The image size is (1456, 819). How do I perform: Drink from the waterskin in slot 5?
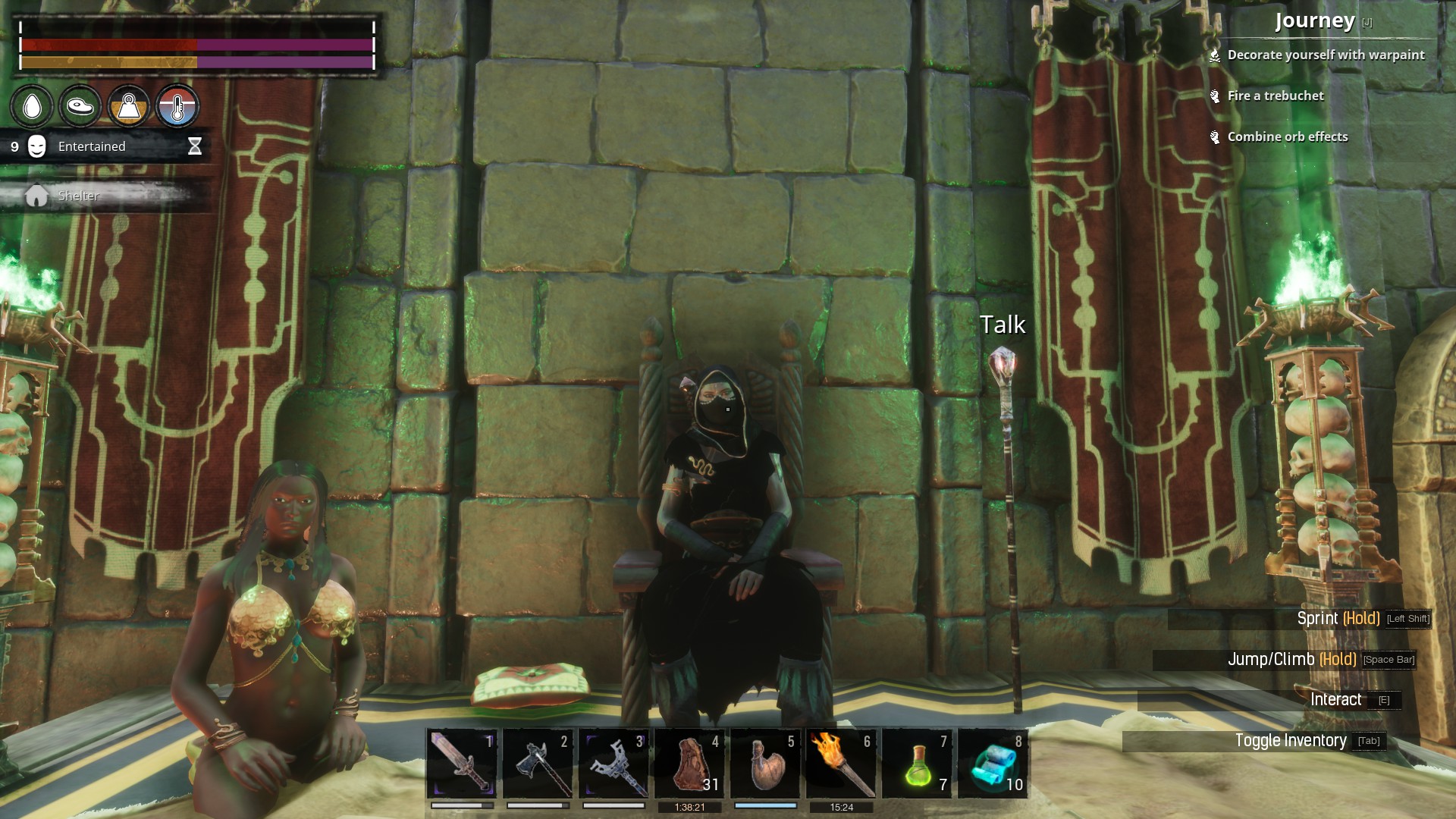pos(765,764)
